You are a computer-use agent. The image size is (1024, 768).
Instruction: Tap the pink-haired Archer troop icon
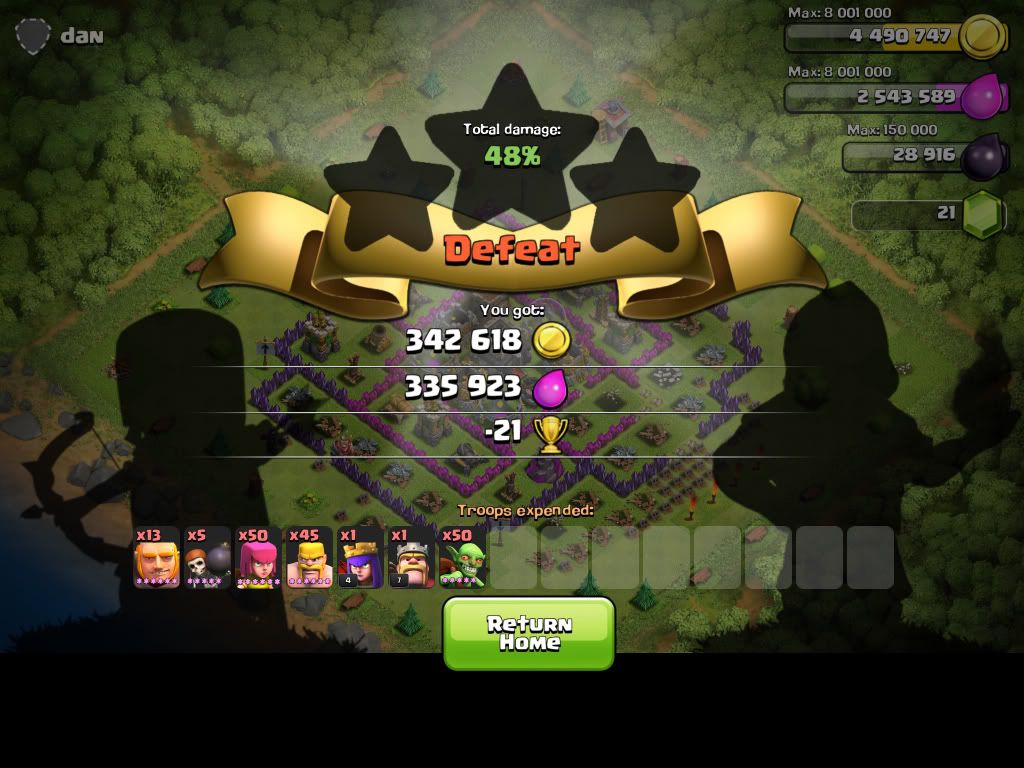(259, 558)
